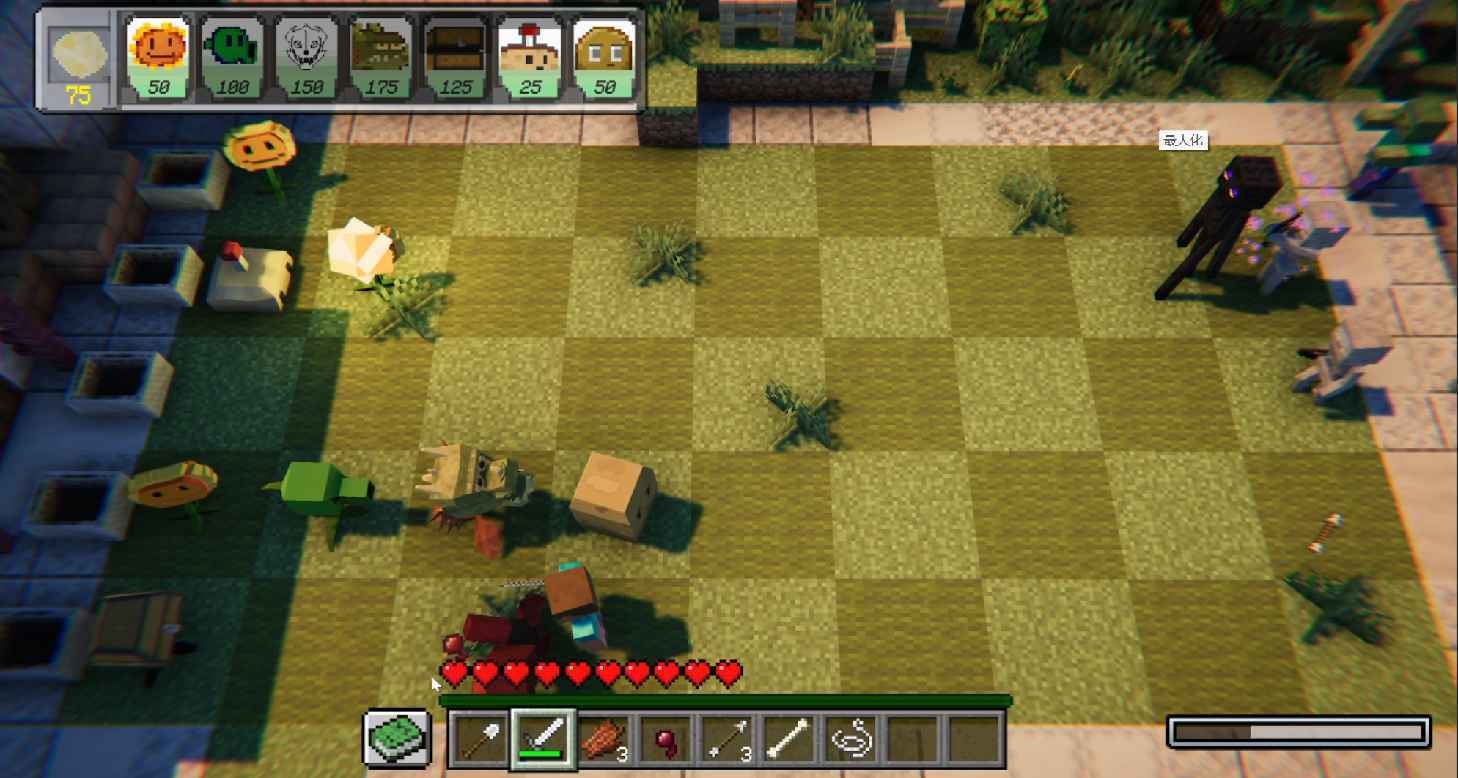Select the shovel in the hotbar
This screenshot has height=778, width=1458.
[x=477, y=738]
